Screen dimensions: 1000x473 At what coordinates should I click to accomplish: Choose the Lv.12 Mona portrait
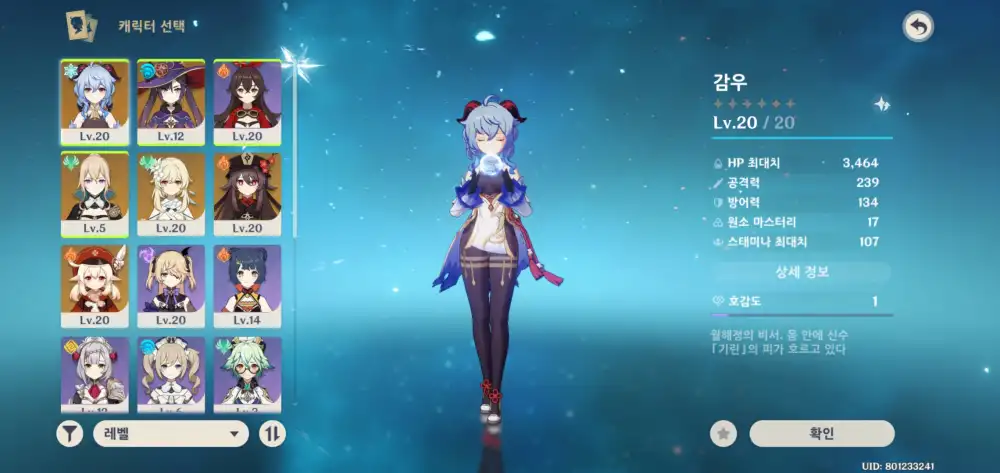click(171, 101)
